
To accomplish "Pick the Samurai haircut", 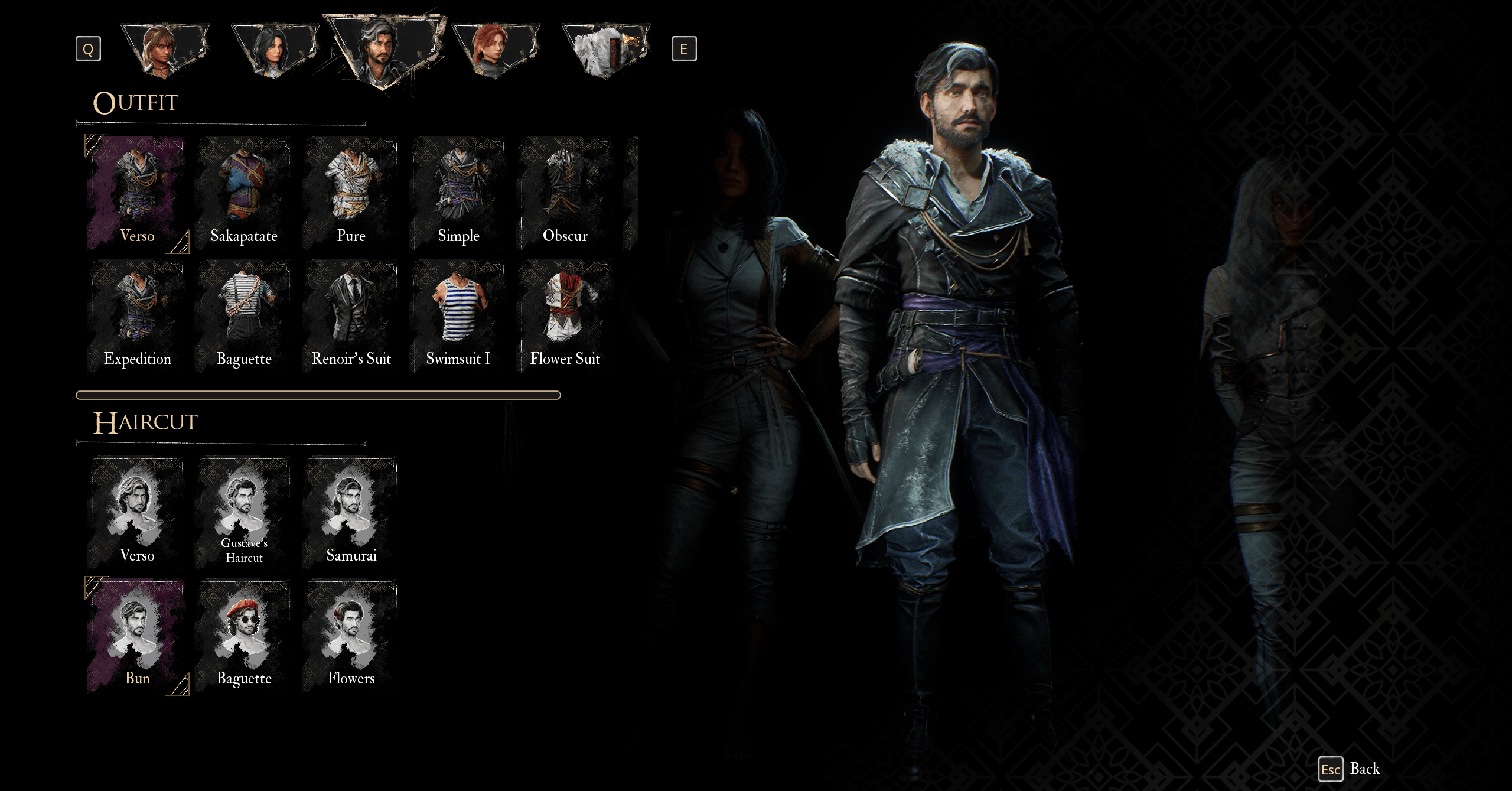I will click(351, 513).
